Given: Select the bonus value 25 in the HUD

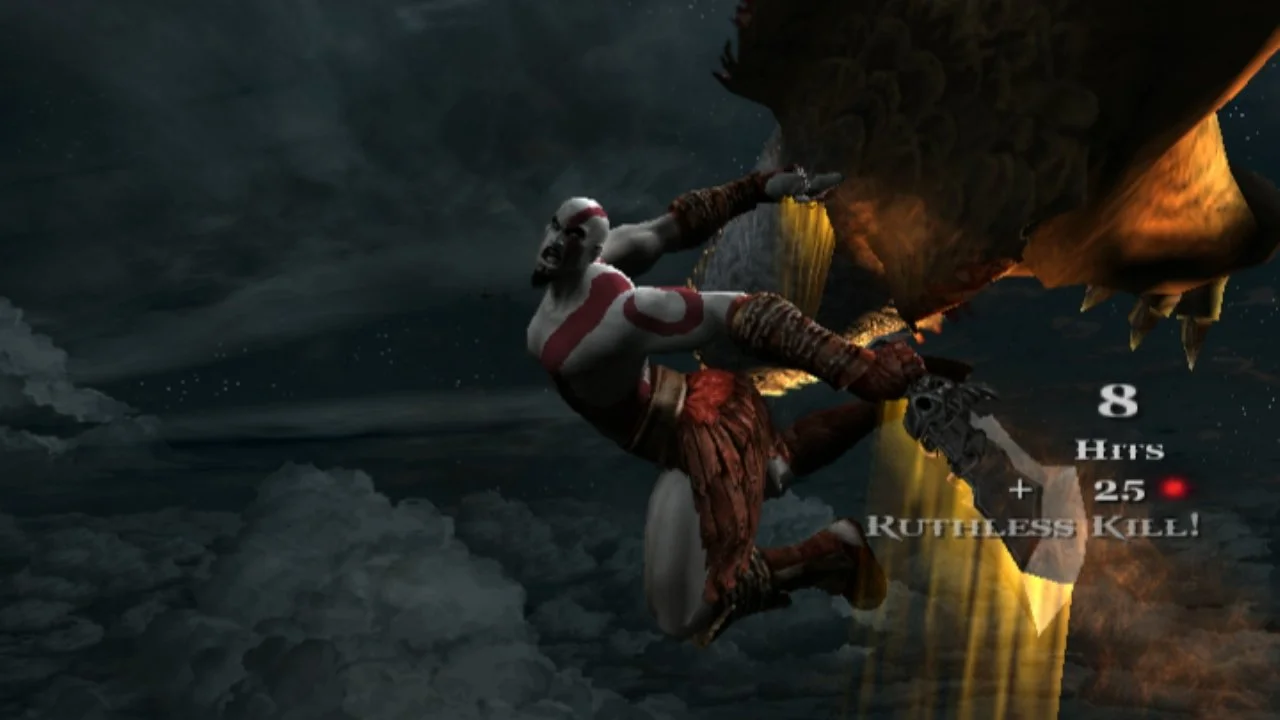Looking at the screenshot, I should pyautogui.click(x=1118, y=489).
